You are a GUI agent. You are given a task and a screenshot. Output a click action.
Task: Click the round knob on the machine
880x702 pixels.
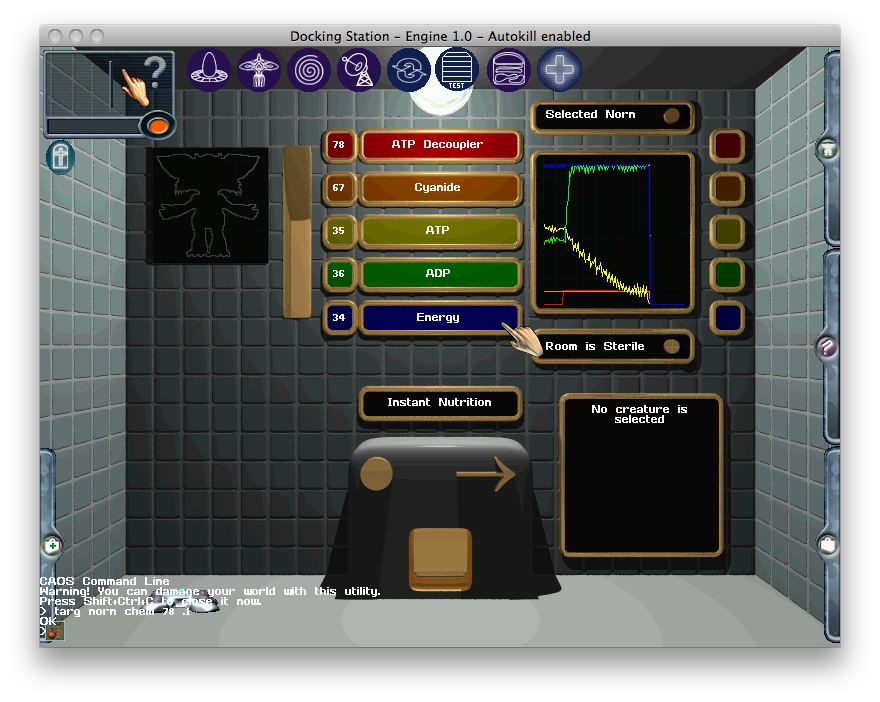click(x=376, y=473)
